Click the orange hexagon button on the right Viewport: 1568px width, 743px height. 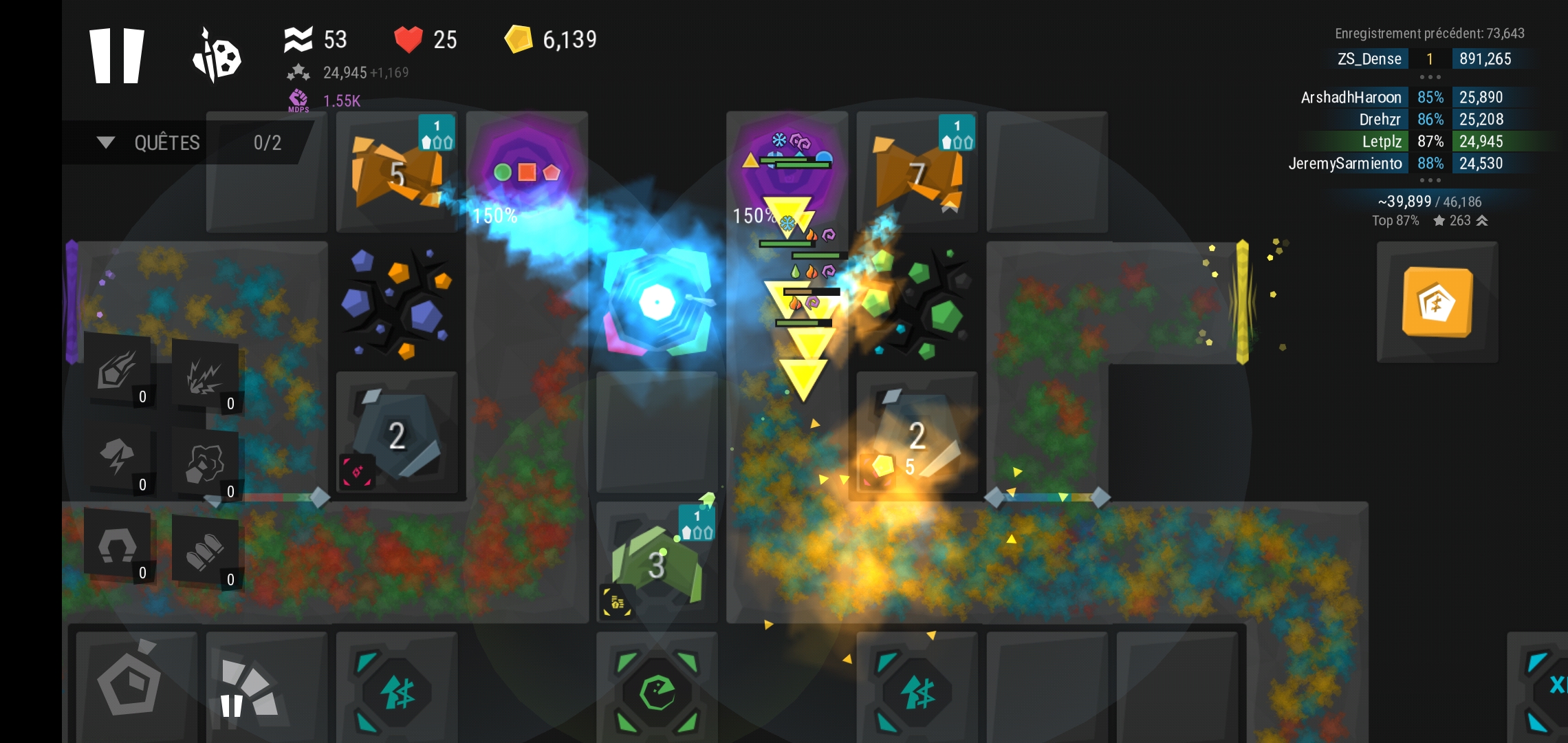click(1437, 303)
